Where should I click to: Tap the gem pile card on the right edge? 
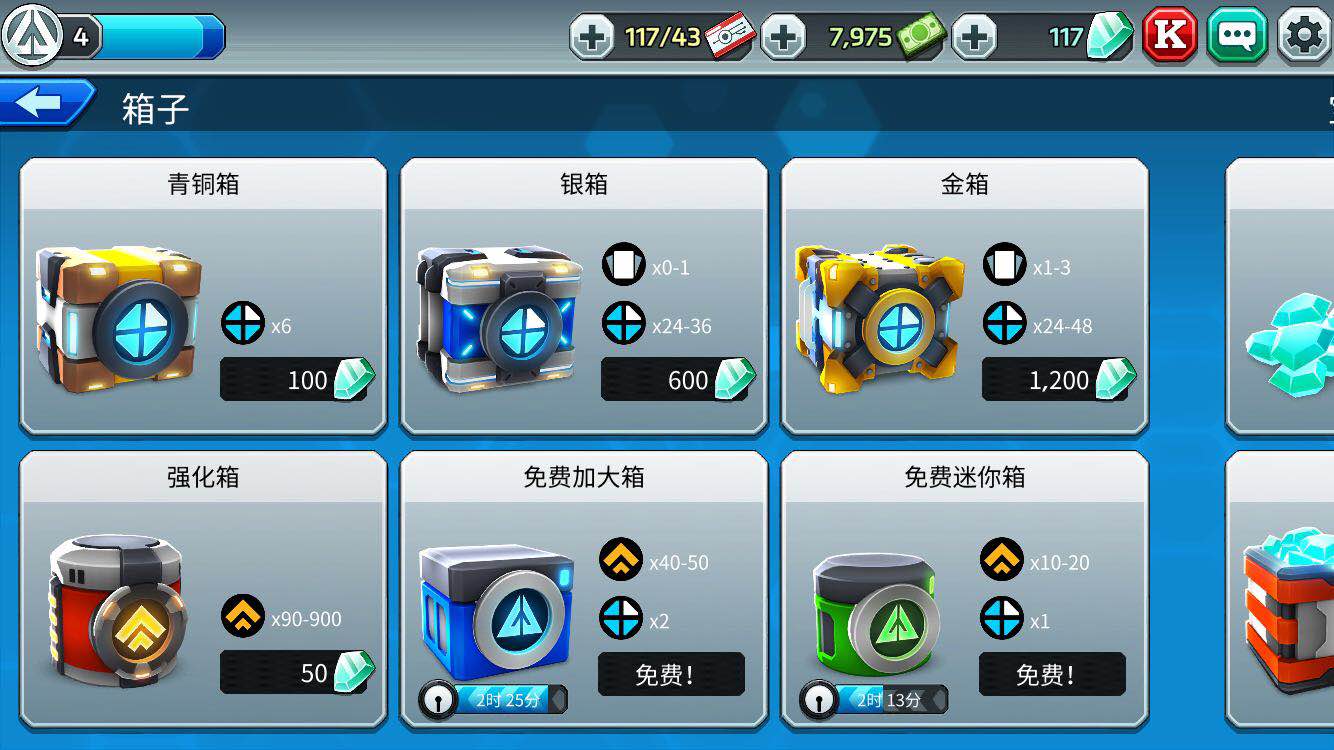coord(1296,345)
